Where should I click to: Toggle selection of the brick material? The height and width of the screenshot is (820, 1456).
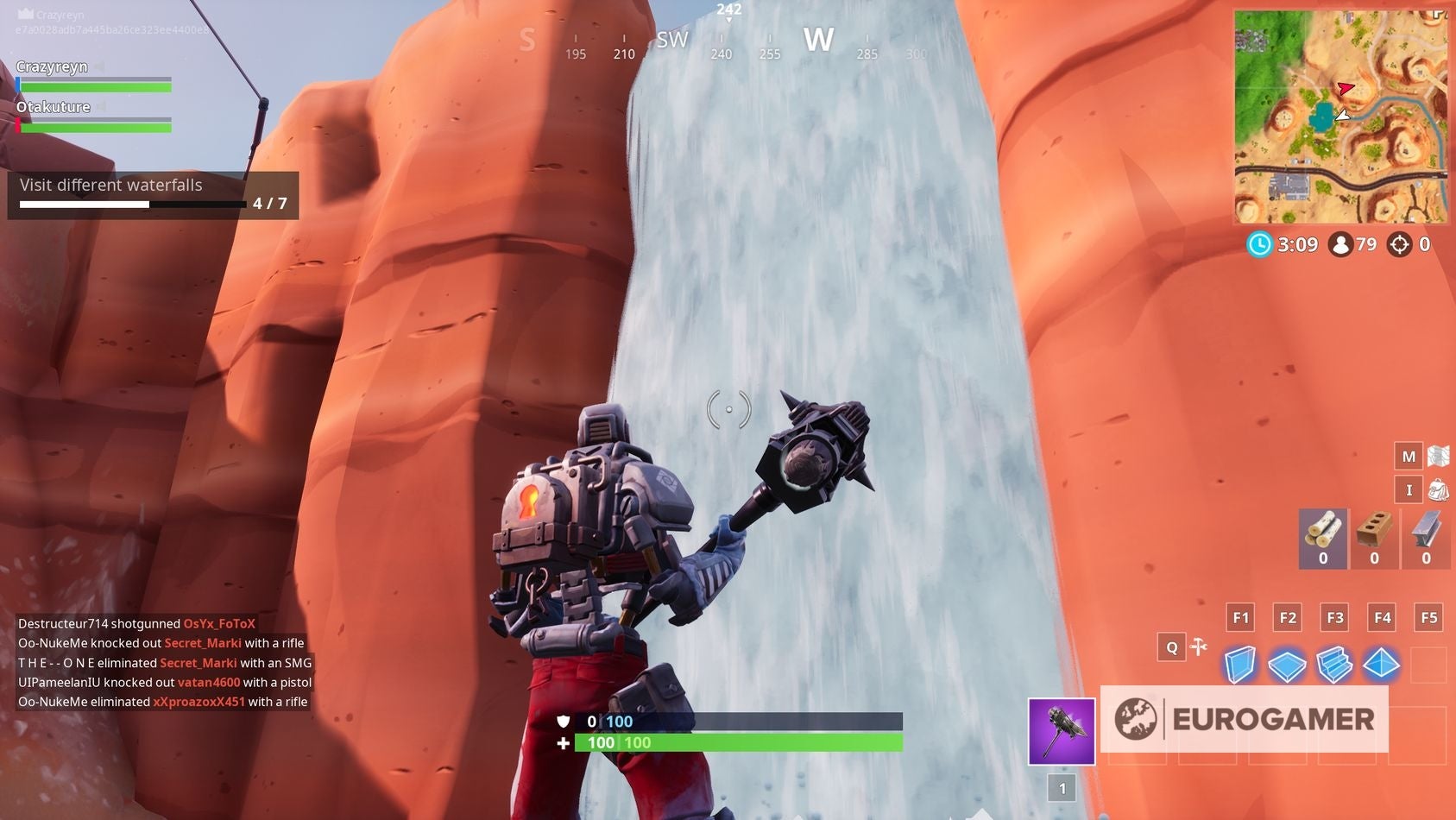(x=1373, y=537)
